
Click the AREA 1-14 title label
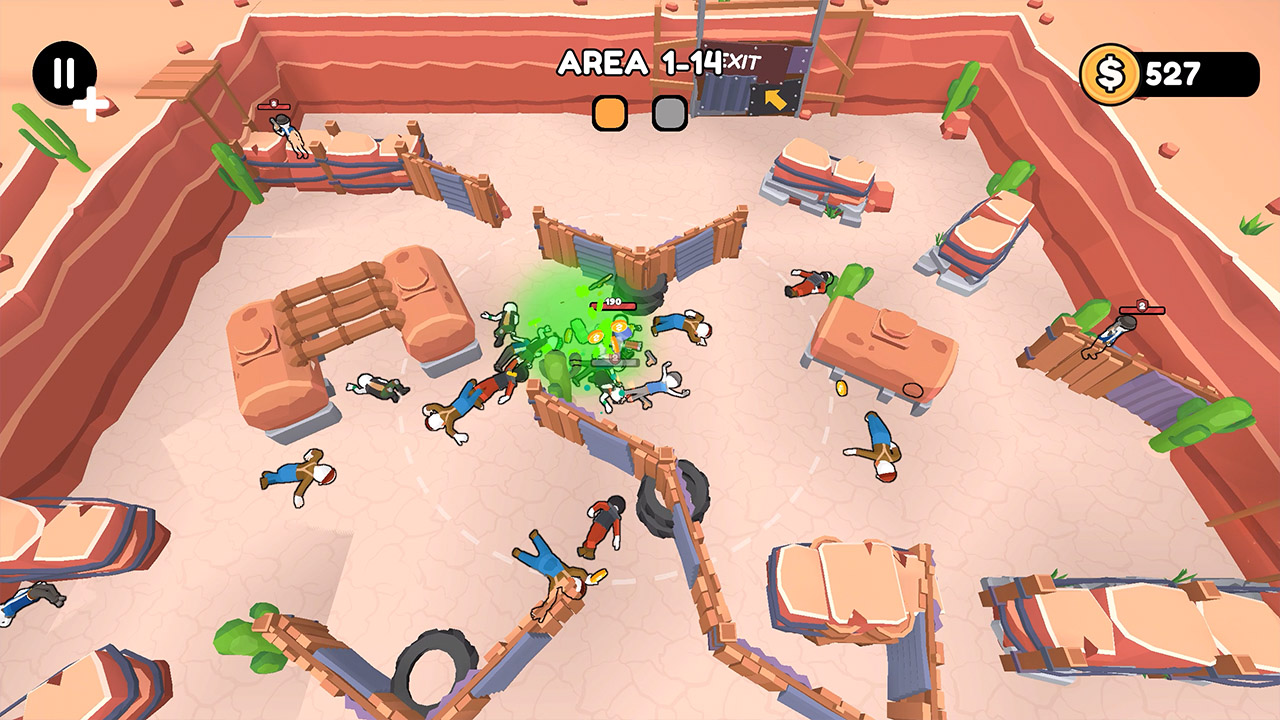[x=640, y=62]
